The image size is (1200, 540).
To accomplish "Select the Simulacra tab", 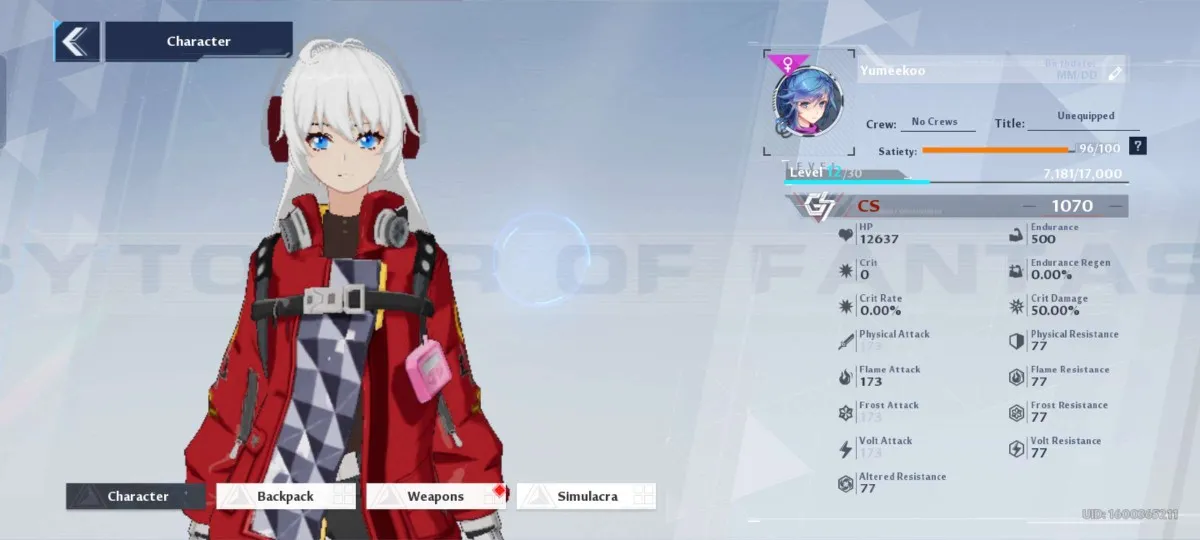I will click(586, 496).
